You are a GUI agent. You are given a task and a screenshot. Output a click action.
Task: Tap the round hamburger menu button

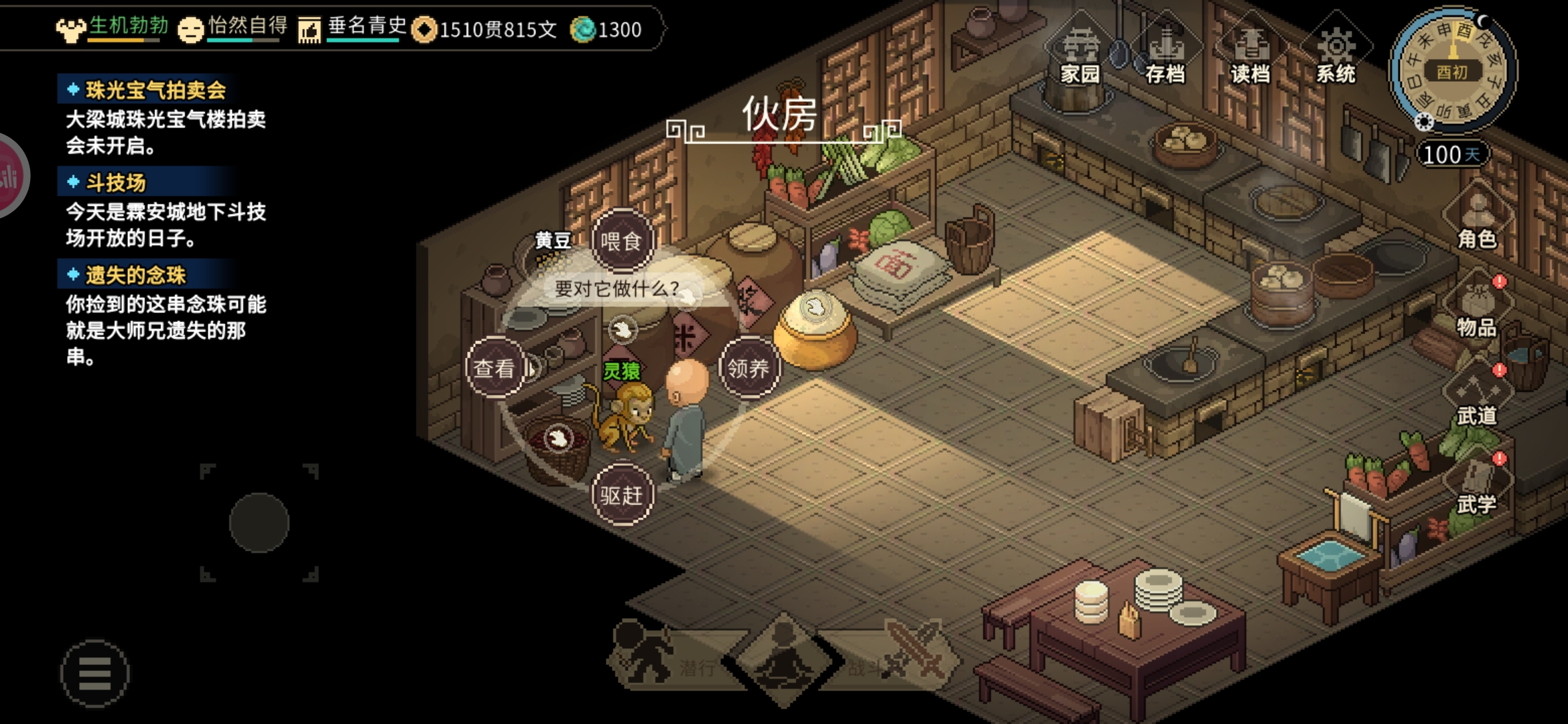pos(94,673)
